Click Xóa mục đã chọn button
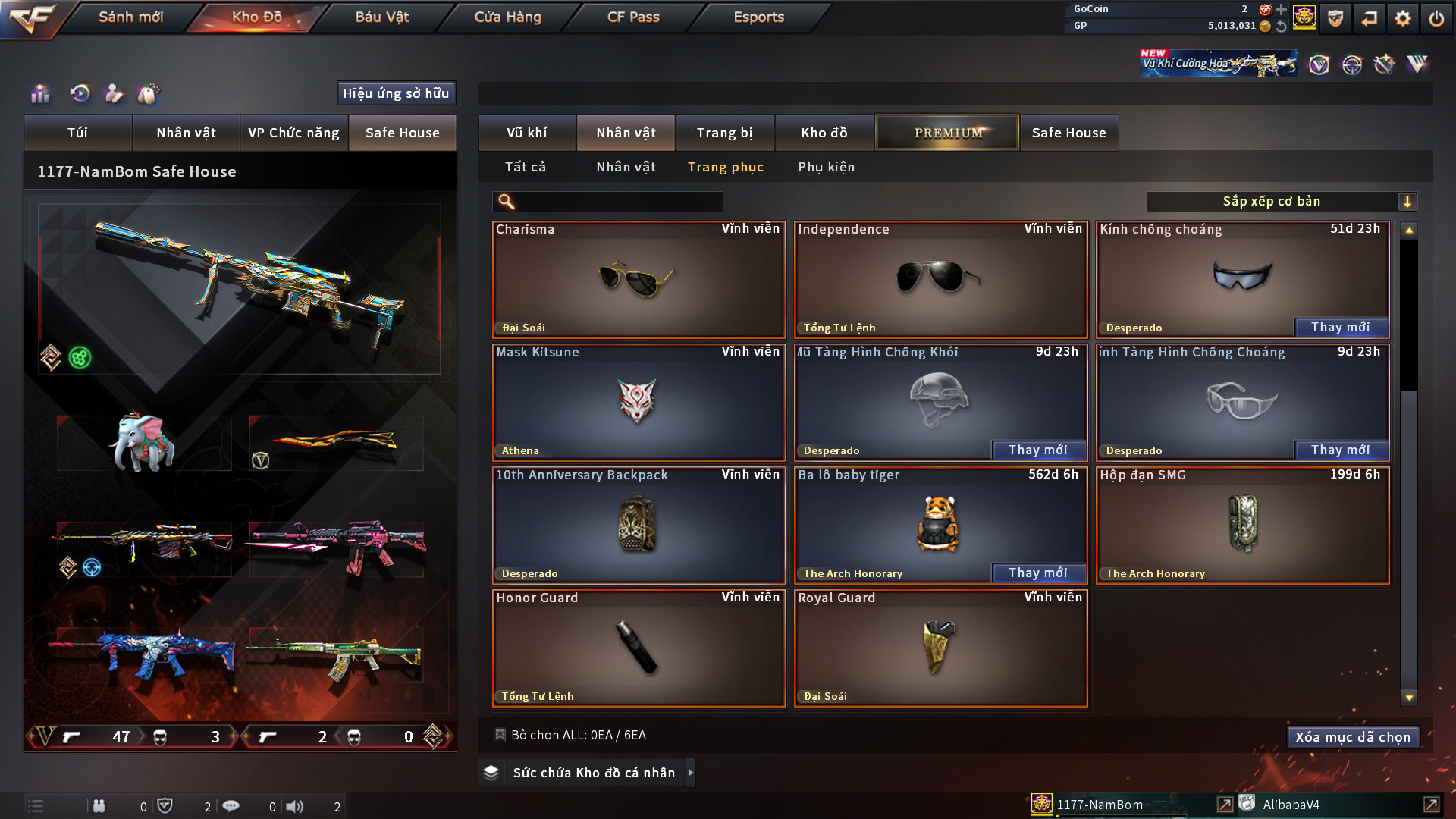This screenshot has height=819, width=1456. click(x=1352, y=737)
